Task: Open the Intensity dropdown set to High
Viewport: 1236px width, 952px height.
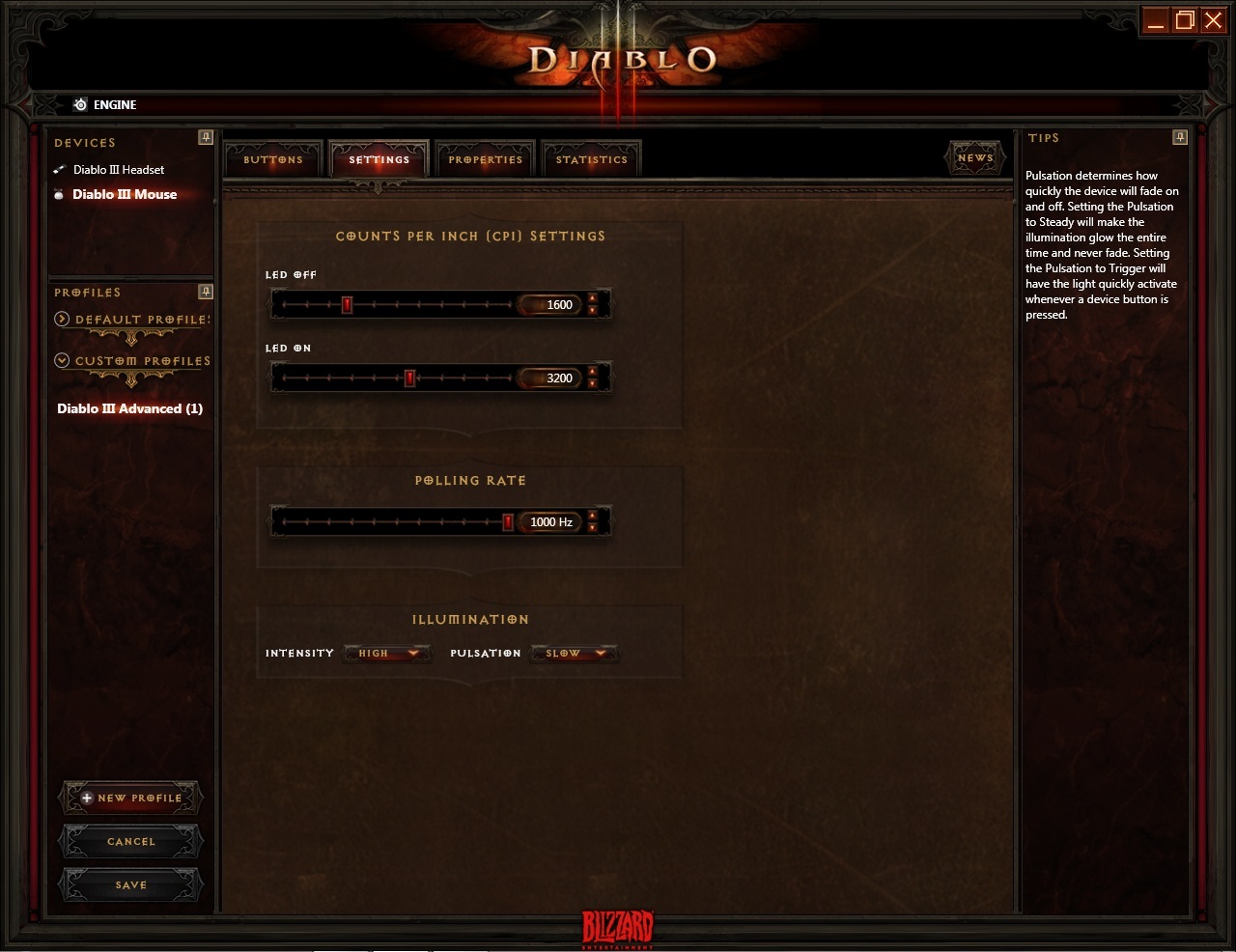Action: tap(386, 653)
